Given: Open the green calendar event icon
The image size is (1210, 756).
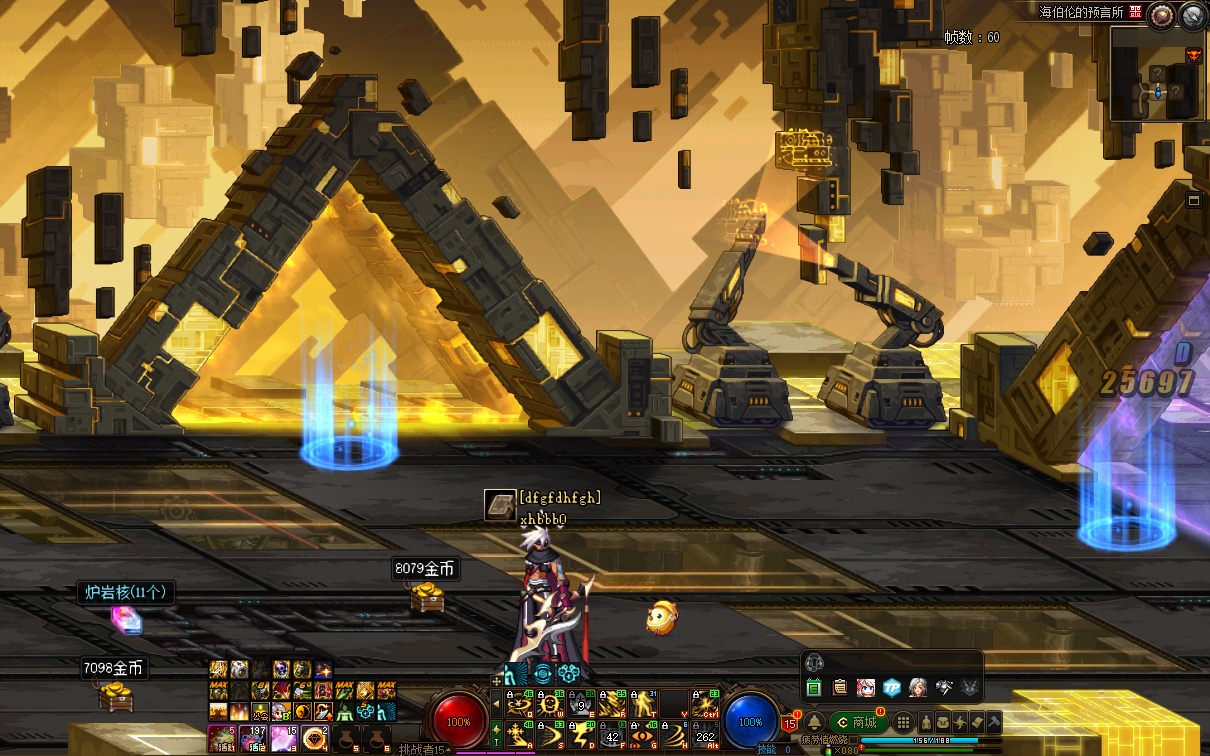Looking at the screenshot, I should click(x=814, y=687).
